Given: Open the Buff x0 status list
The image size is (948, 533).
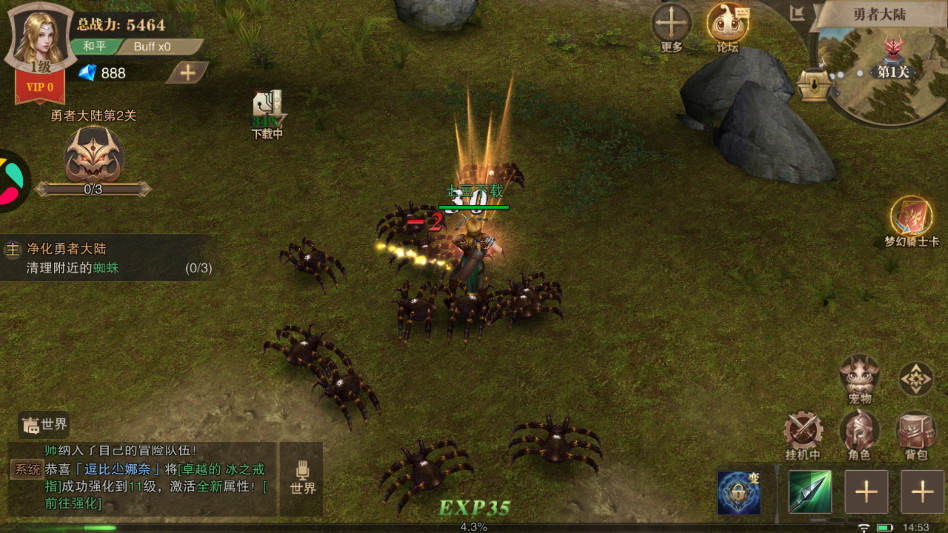Looking at the screenshot, I should (152, 46).
